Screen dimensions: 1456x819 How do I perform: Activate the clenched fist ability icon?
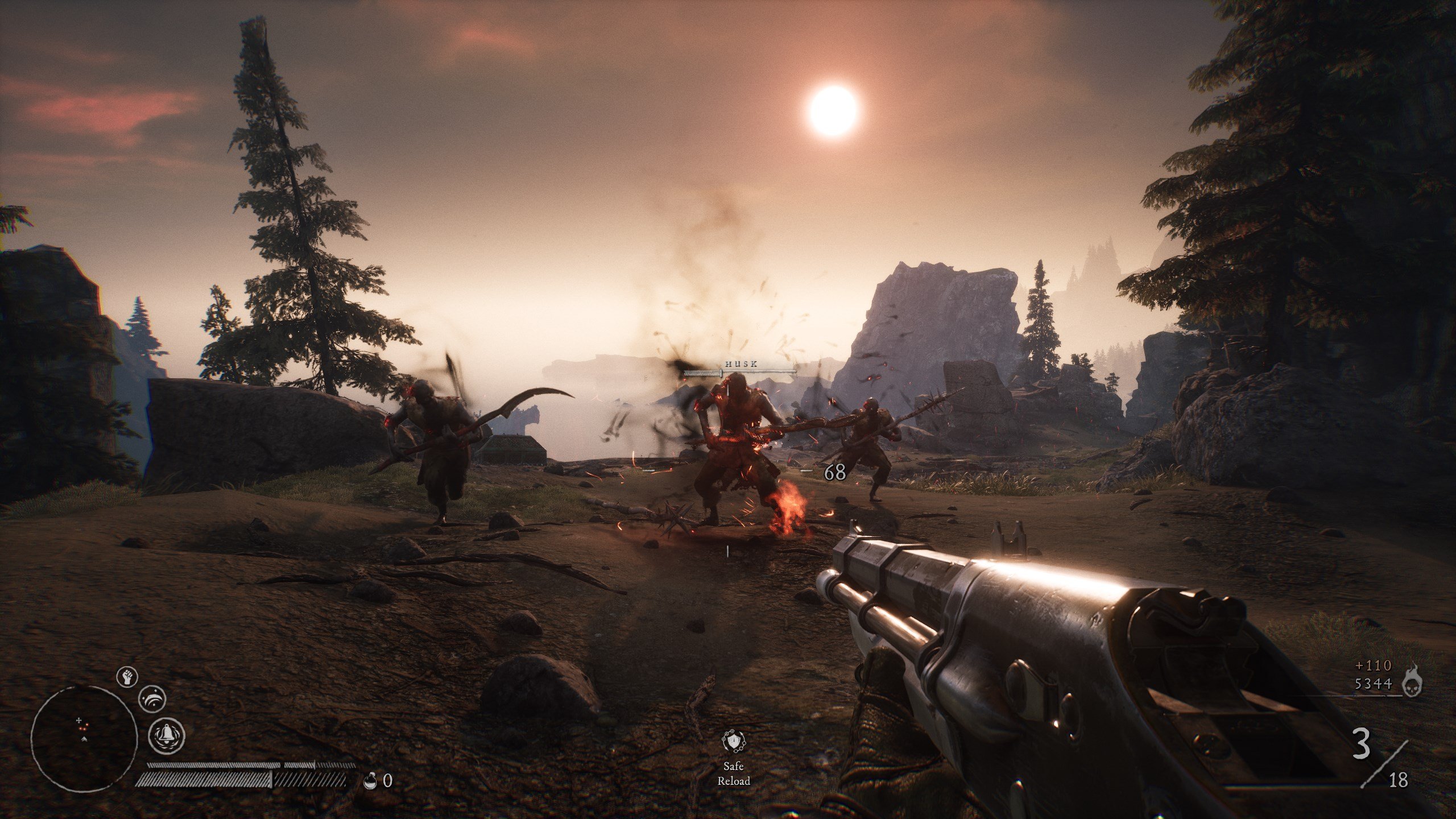click(127, 677)
